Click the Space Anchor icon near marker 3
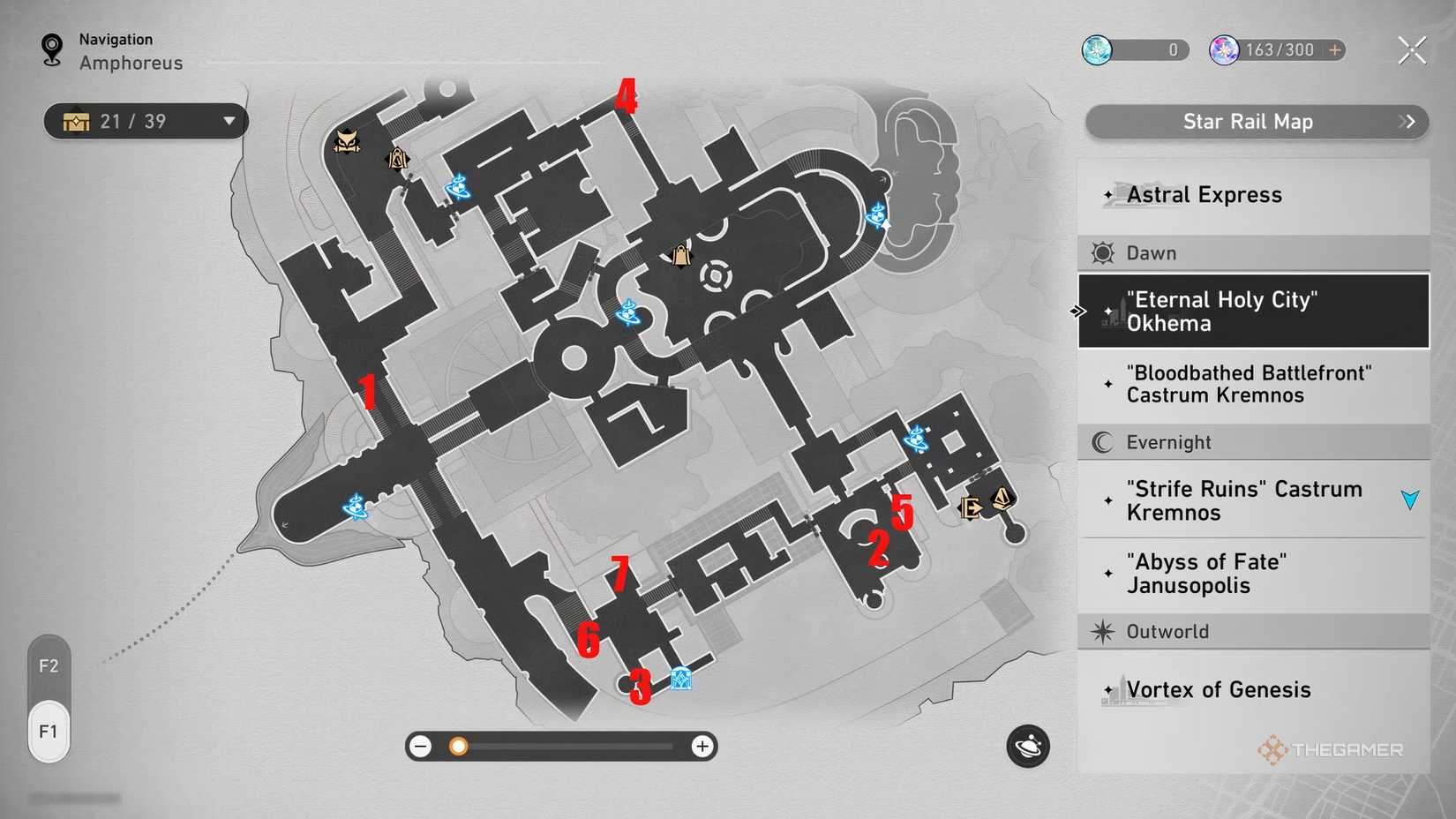Screen dimensions: 1456x819 click(679, 680)
